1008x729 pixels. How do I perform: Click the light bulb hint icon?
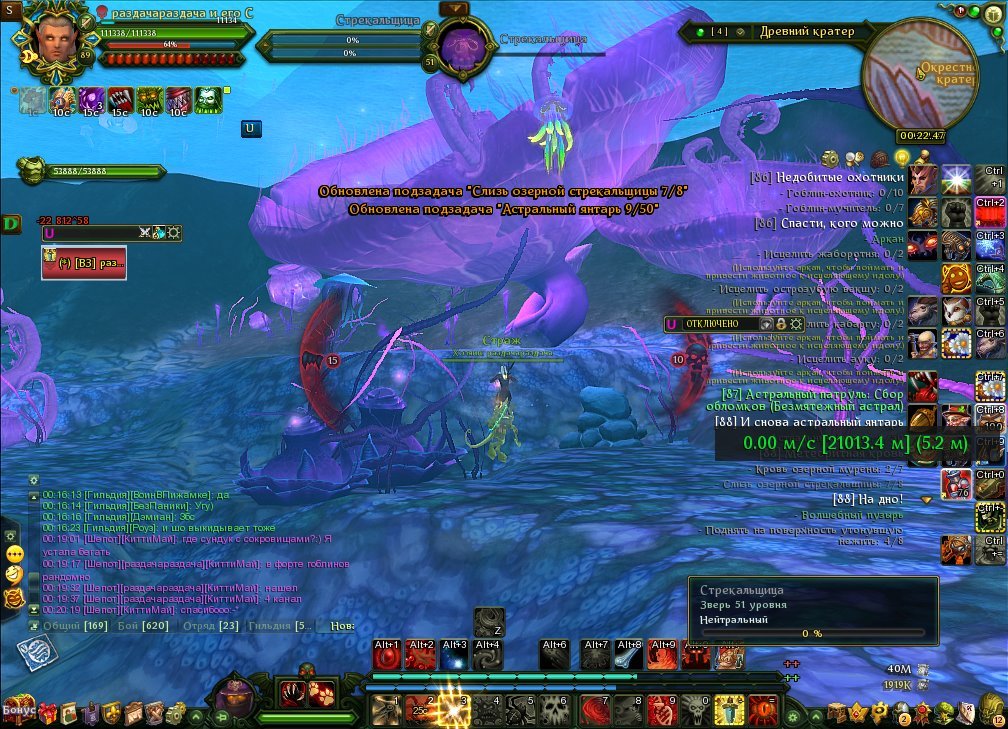[902, 158]
